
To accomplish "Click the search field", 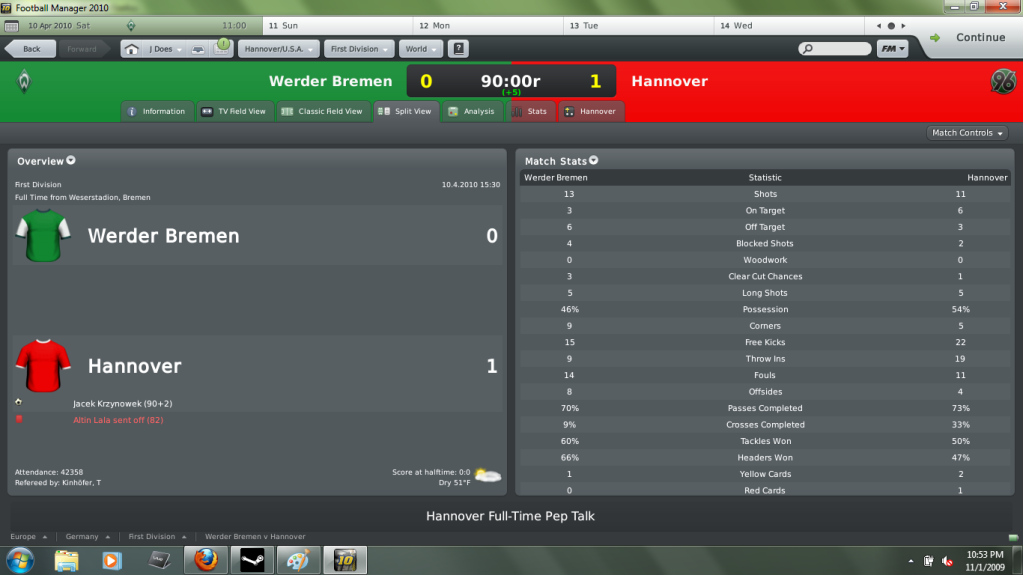I will (838, 48).
